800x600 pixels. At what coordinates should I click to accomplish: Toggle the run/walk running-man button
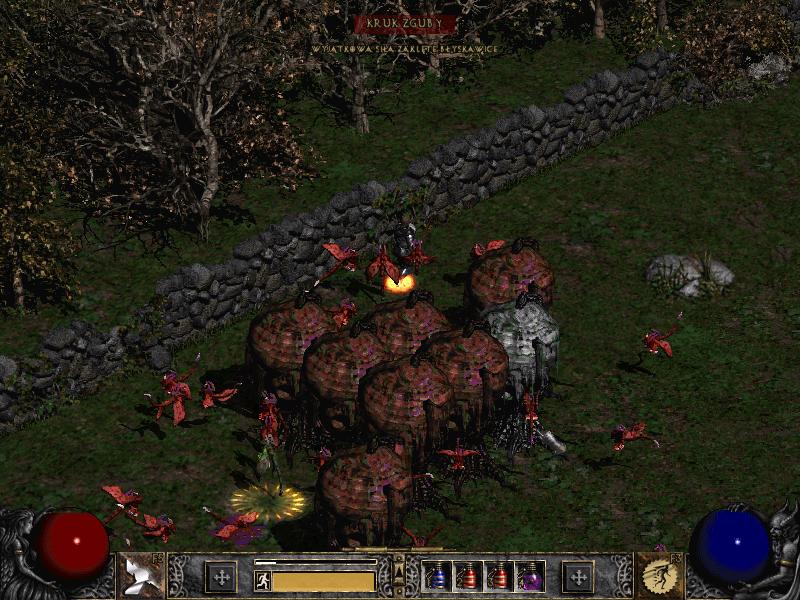pos(263,580)
